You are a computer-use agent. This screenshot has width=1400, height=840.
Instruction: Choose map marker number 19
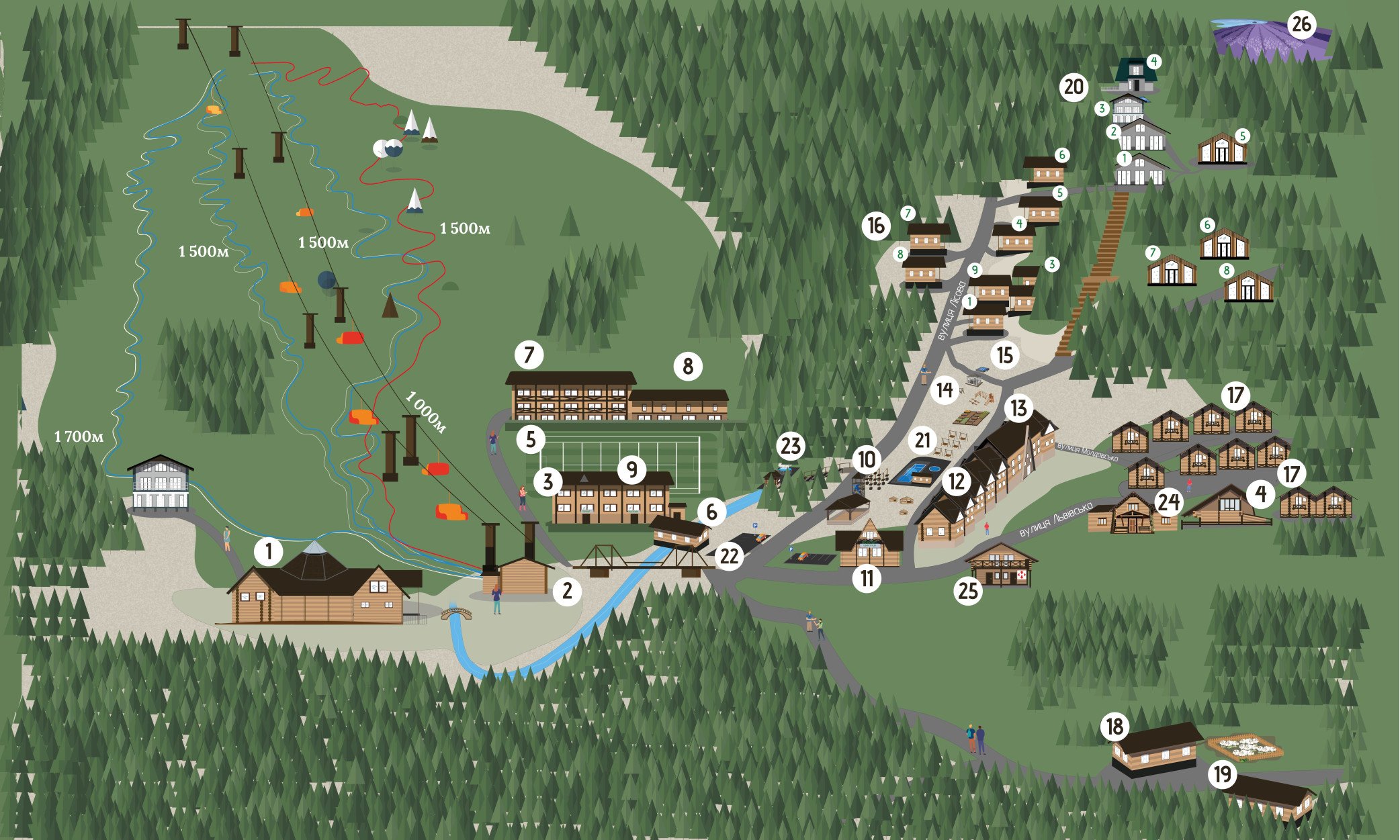coord(1222,775)
